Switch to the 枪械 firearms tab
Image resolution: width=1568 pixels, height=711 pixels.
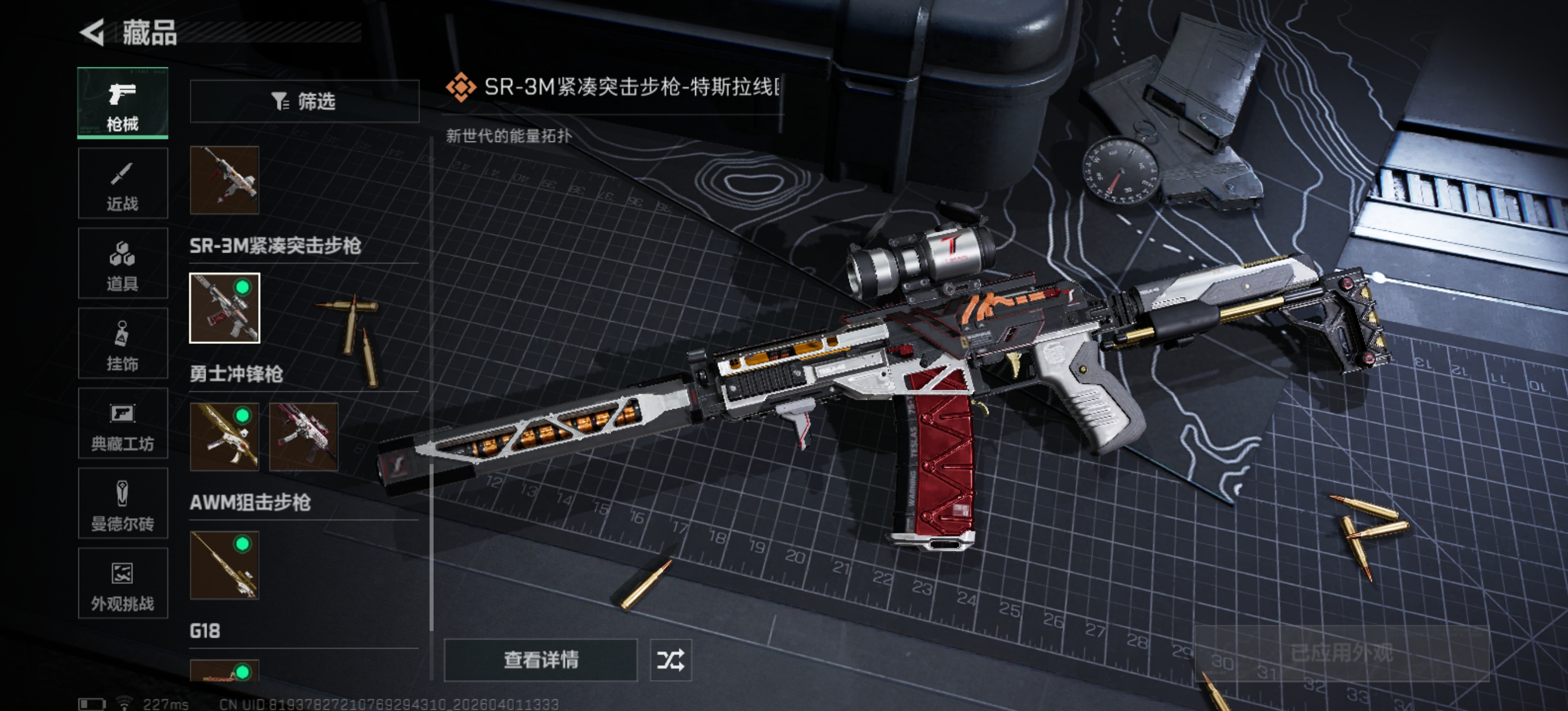123,103
